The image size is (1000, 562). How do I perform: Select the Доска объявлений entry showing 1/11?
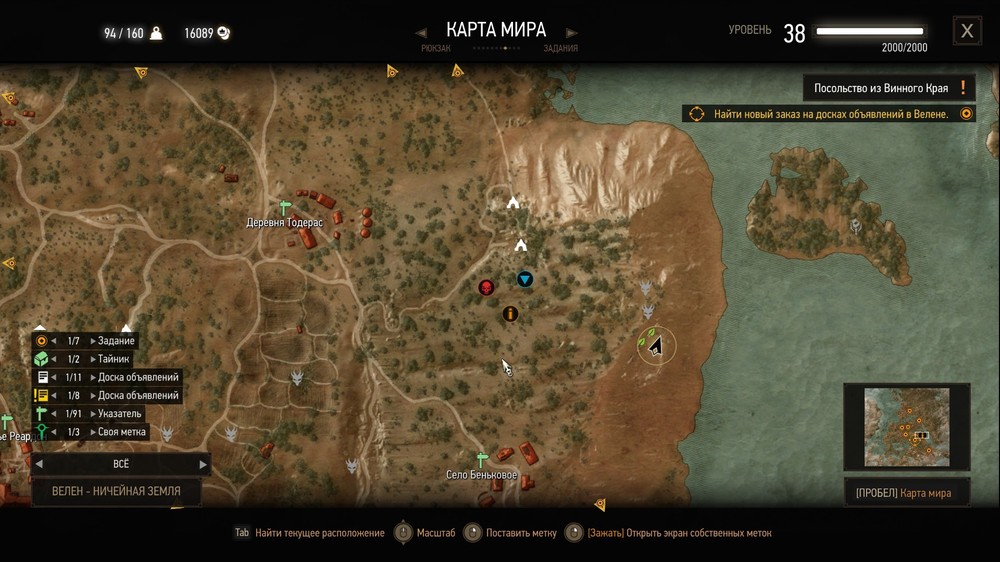pyautogui.click(x=138, y=377)
